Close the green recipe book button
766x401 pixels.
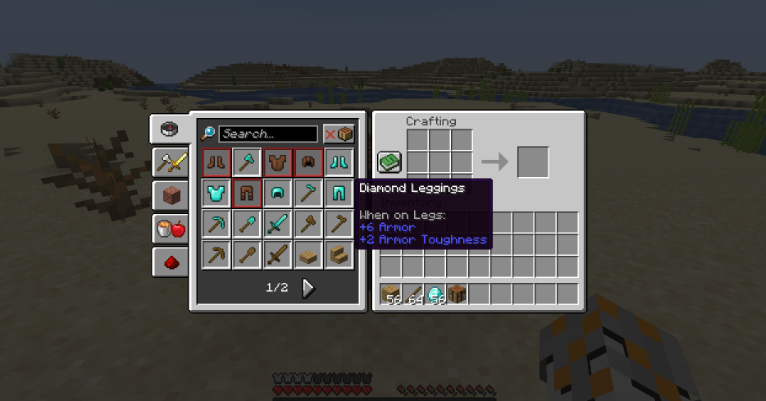tap(389, 163)
